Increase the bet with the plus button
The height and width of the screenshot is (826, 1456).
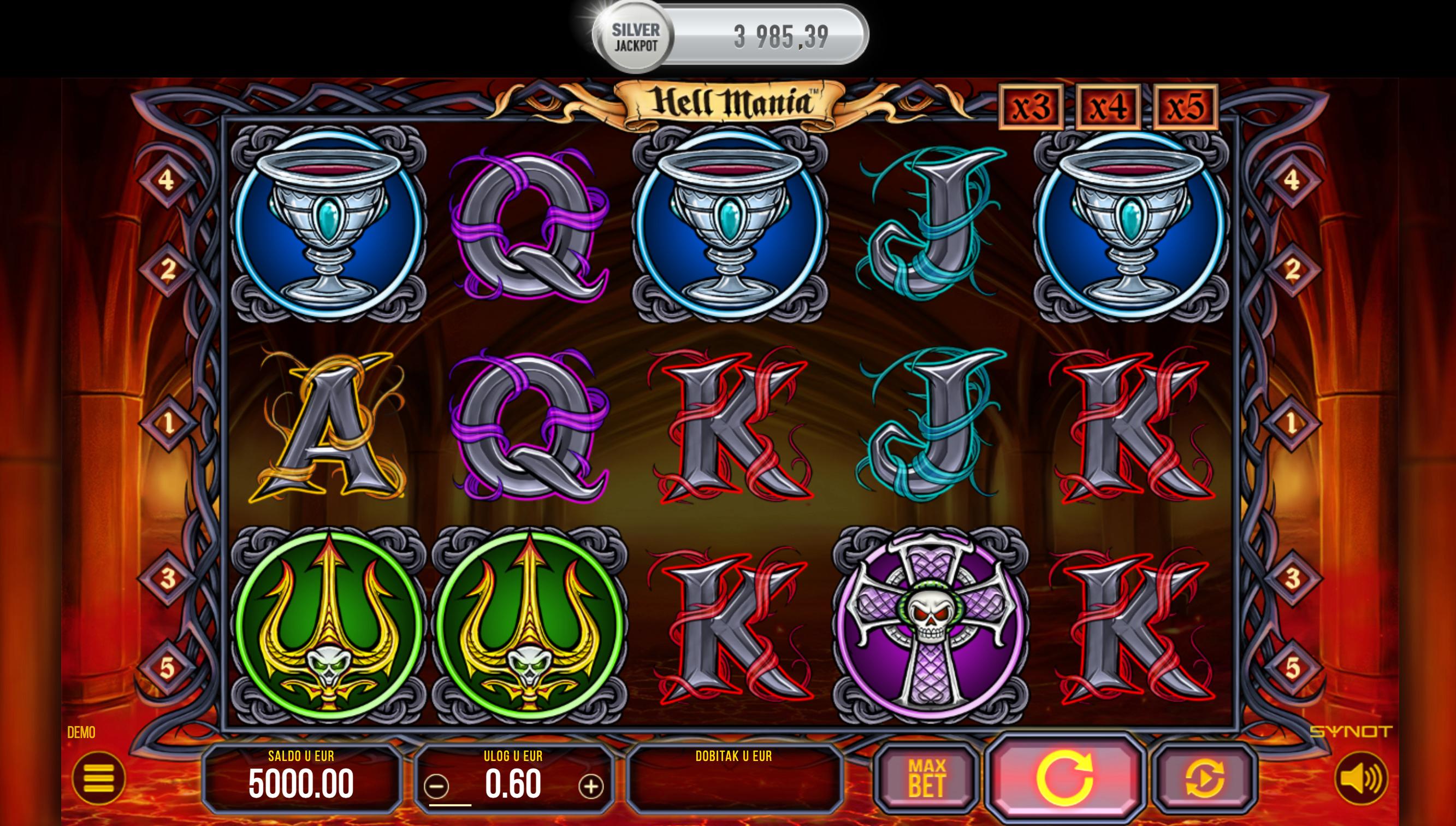(x=590, y=786)
